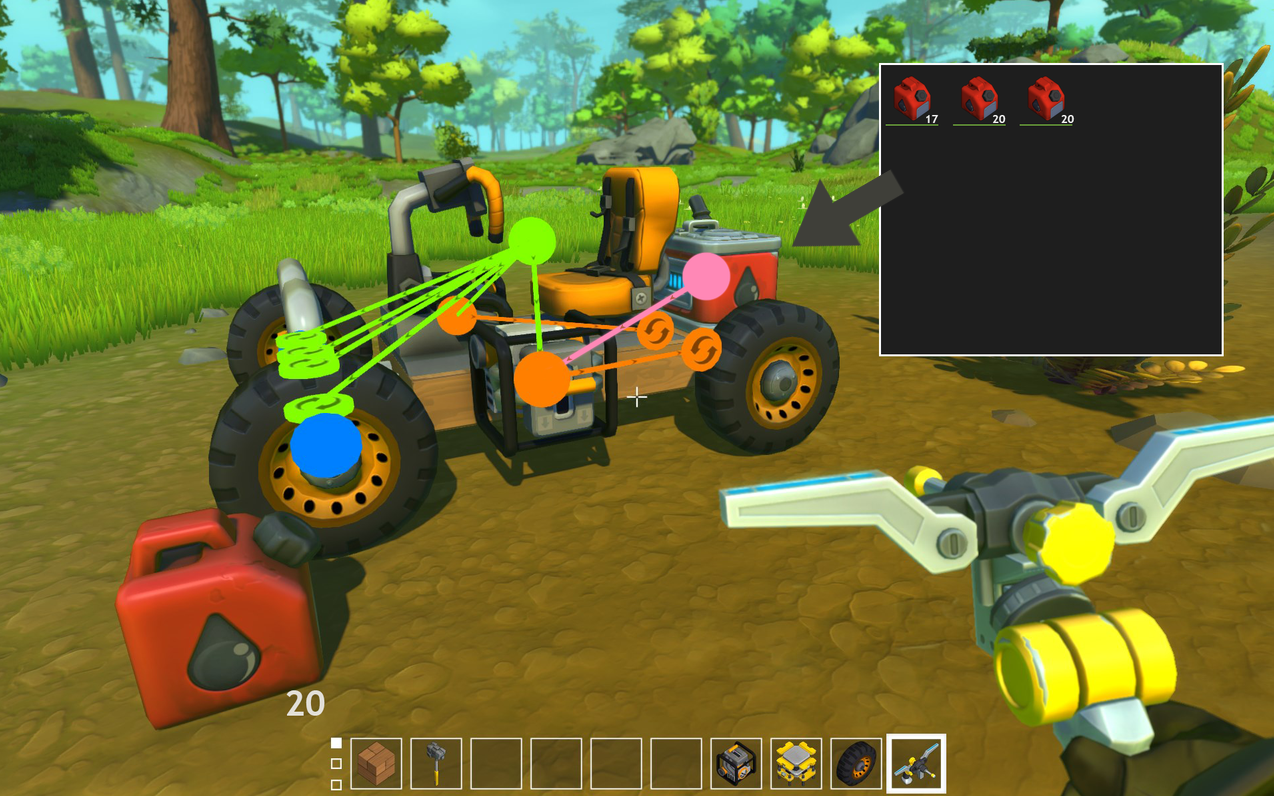Select the blue connection node on the wheel
The image size is (1274, 796).
click(326, 447)
